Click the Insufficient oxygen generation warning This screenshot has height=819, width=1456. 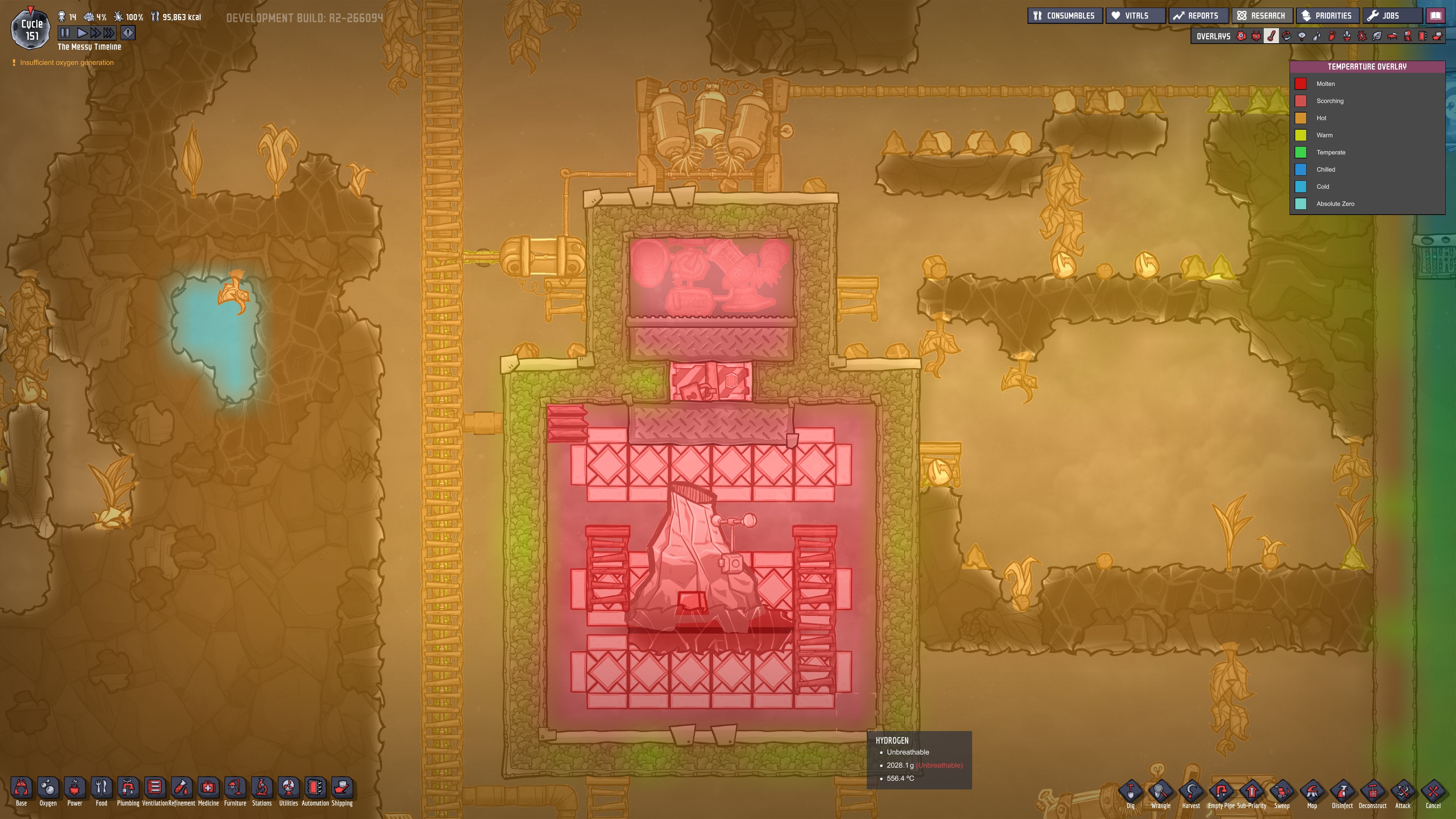(64, 62)
